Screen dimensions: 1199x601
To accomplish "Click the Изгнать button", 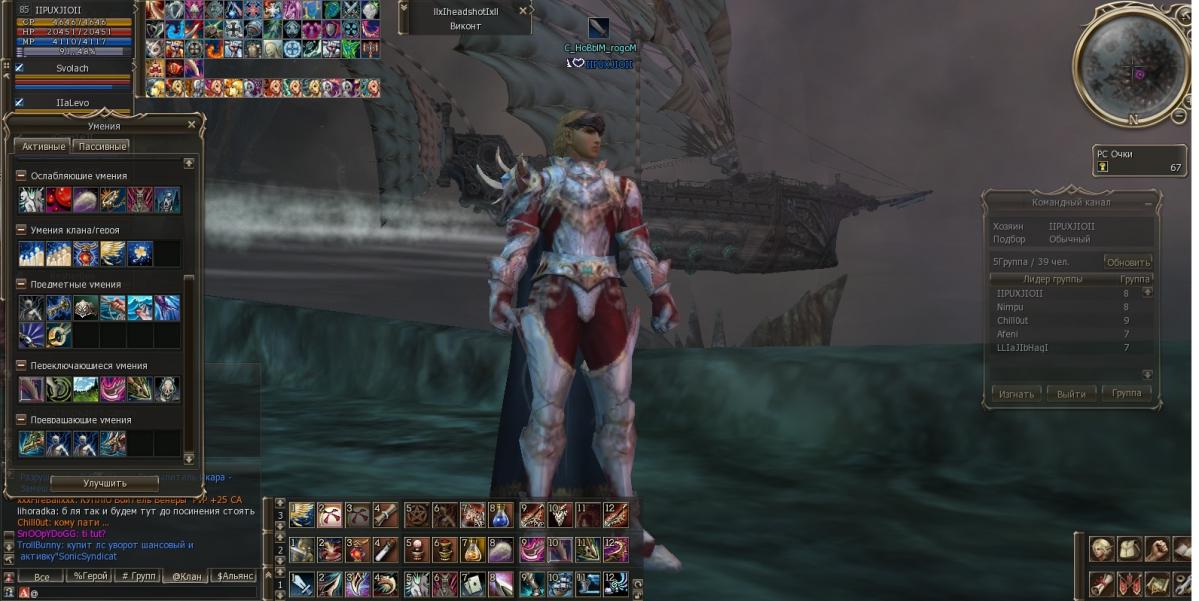I will 1016,394.
